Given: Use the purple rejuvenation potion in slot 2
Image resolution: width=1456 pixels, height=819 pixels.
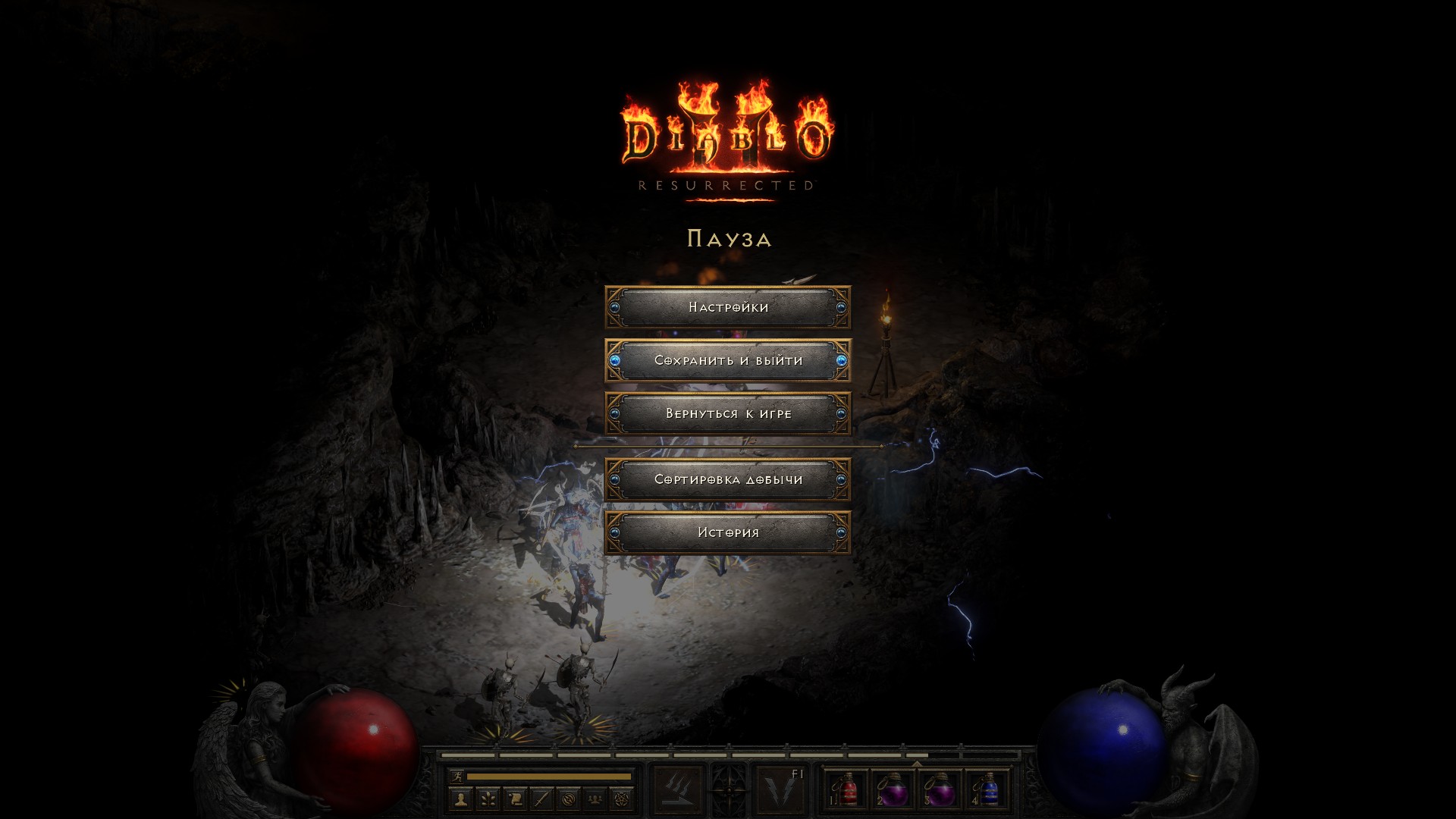Looking at the screenshot, I should [x=894, y=790].
